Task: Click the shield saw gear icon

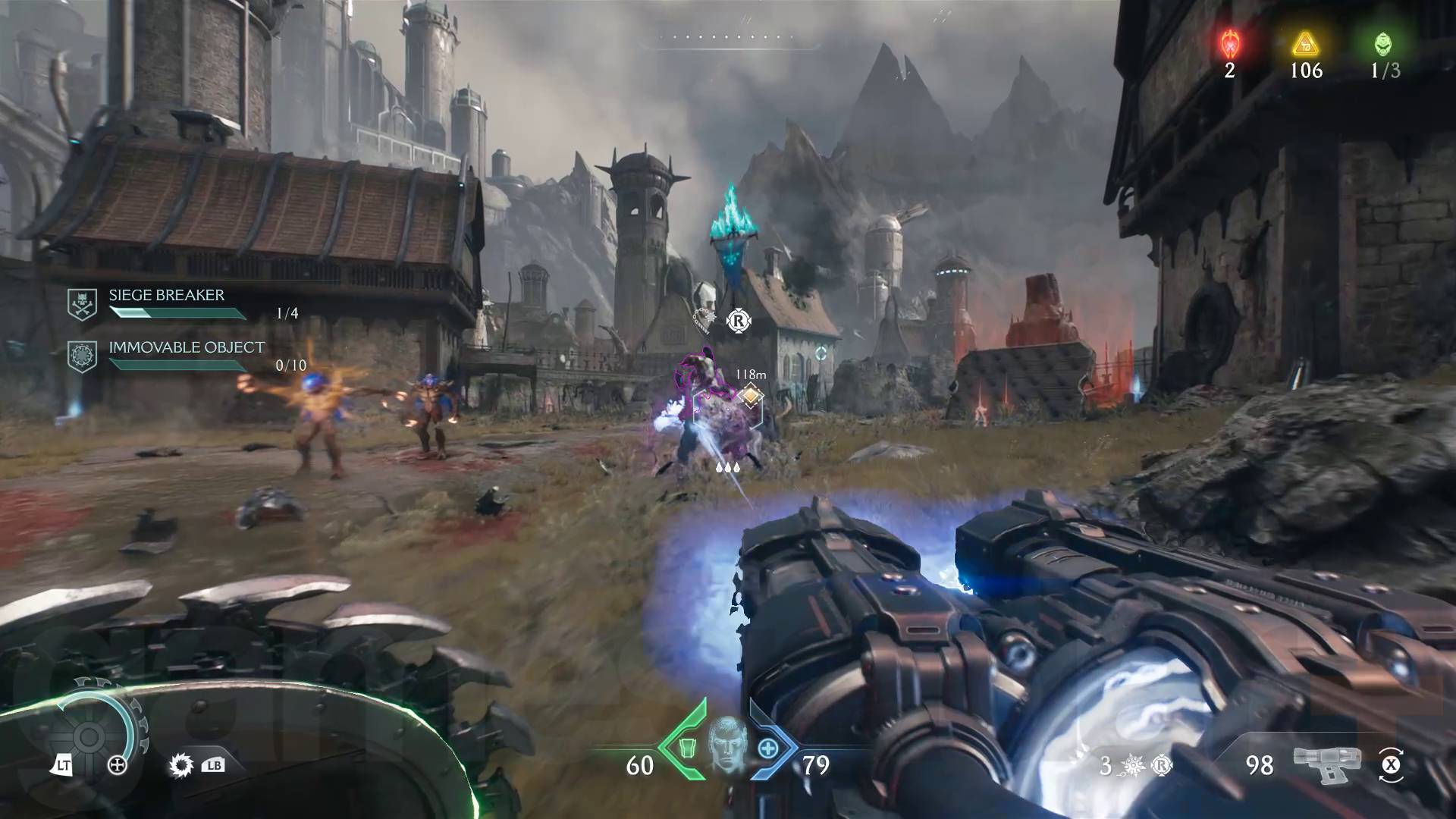Action: pos(88,736)
